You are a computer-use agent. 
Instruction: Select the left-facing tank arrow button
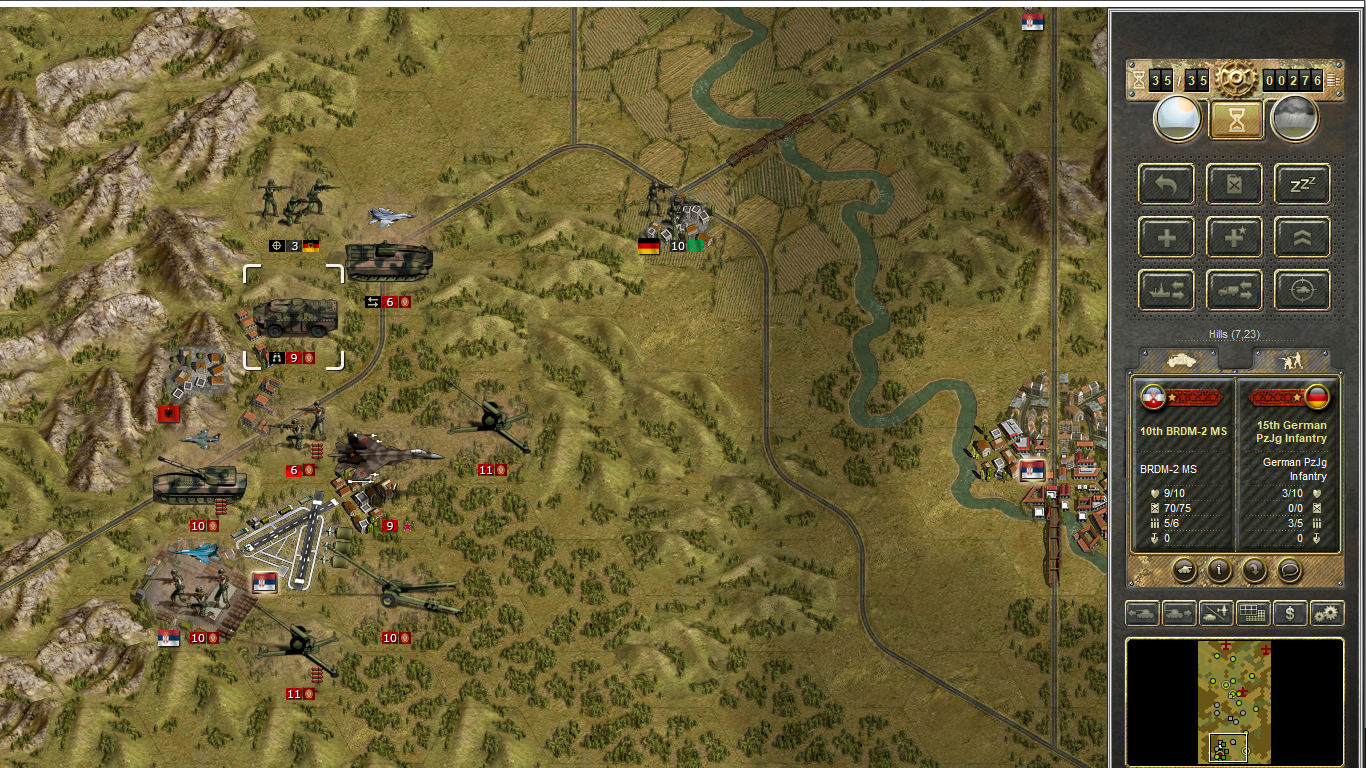pos(1142,613)
